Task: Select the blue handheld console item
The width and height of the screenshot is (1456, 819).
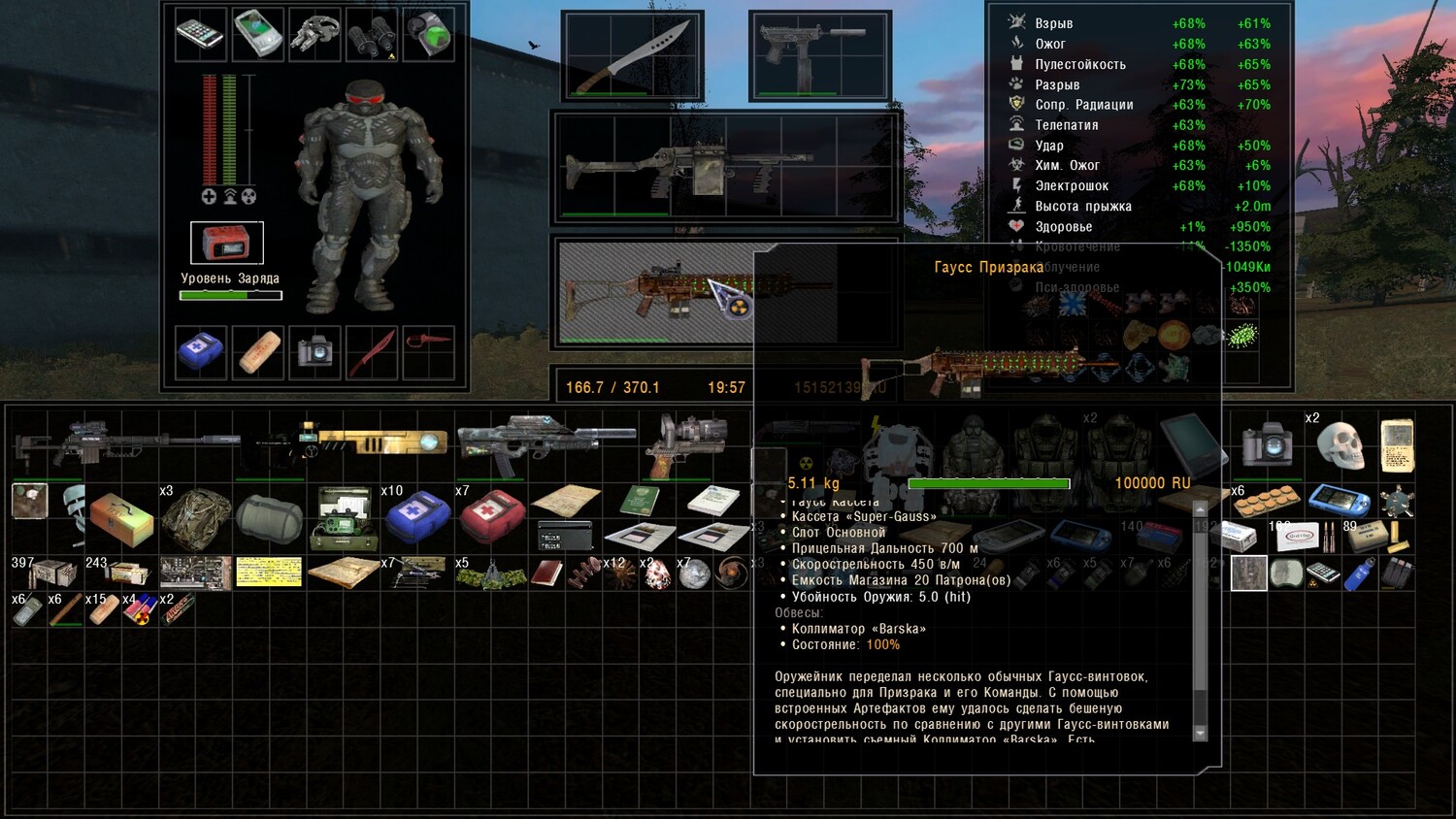Action: (1339, 501)
